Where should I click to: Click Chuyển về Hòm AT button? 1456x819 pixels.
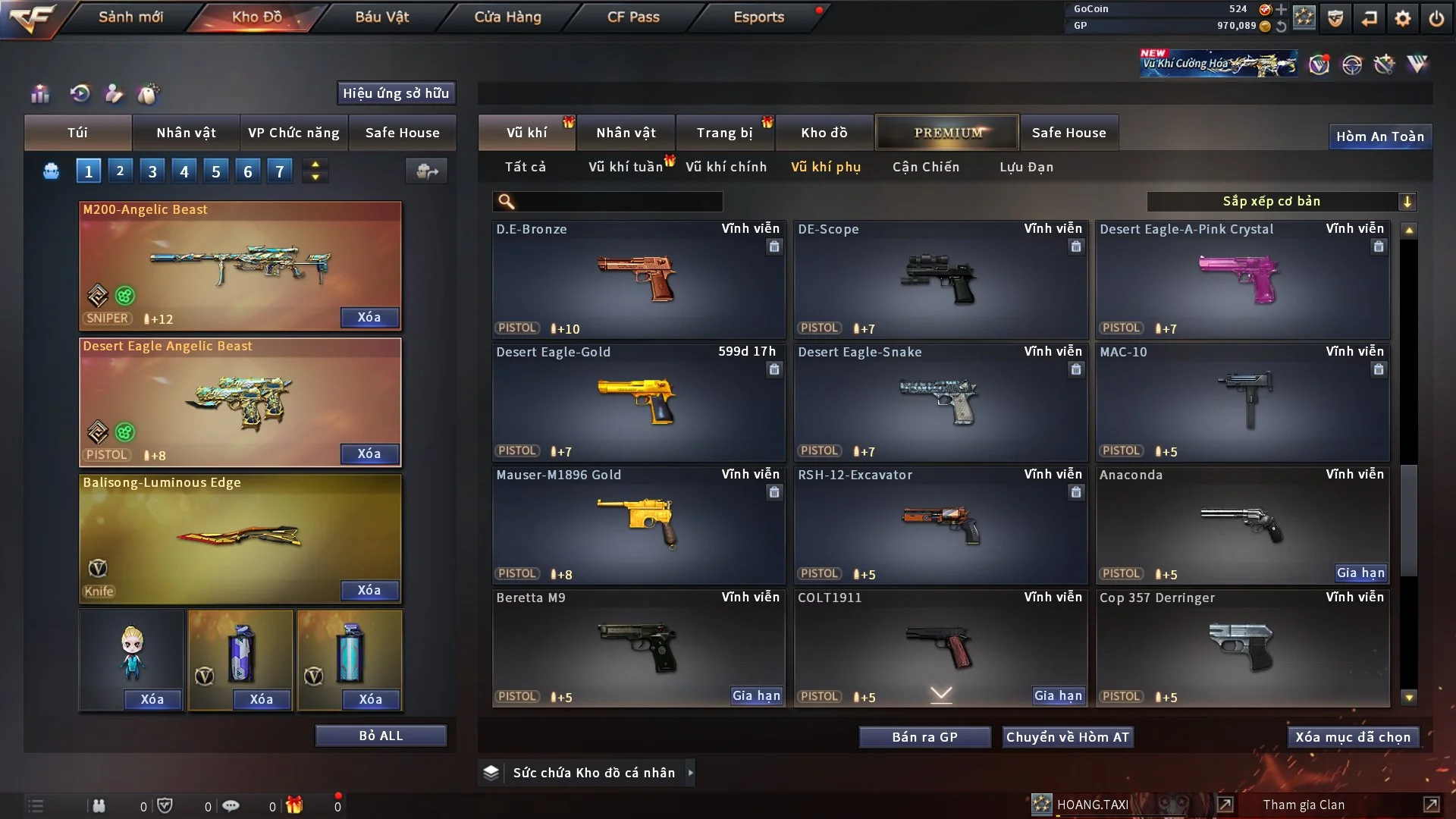pyautogui.click(x=1067, y=737)
